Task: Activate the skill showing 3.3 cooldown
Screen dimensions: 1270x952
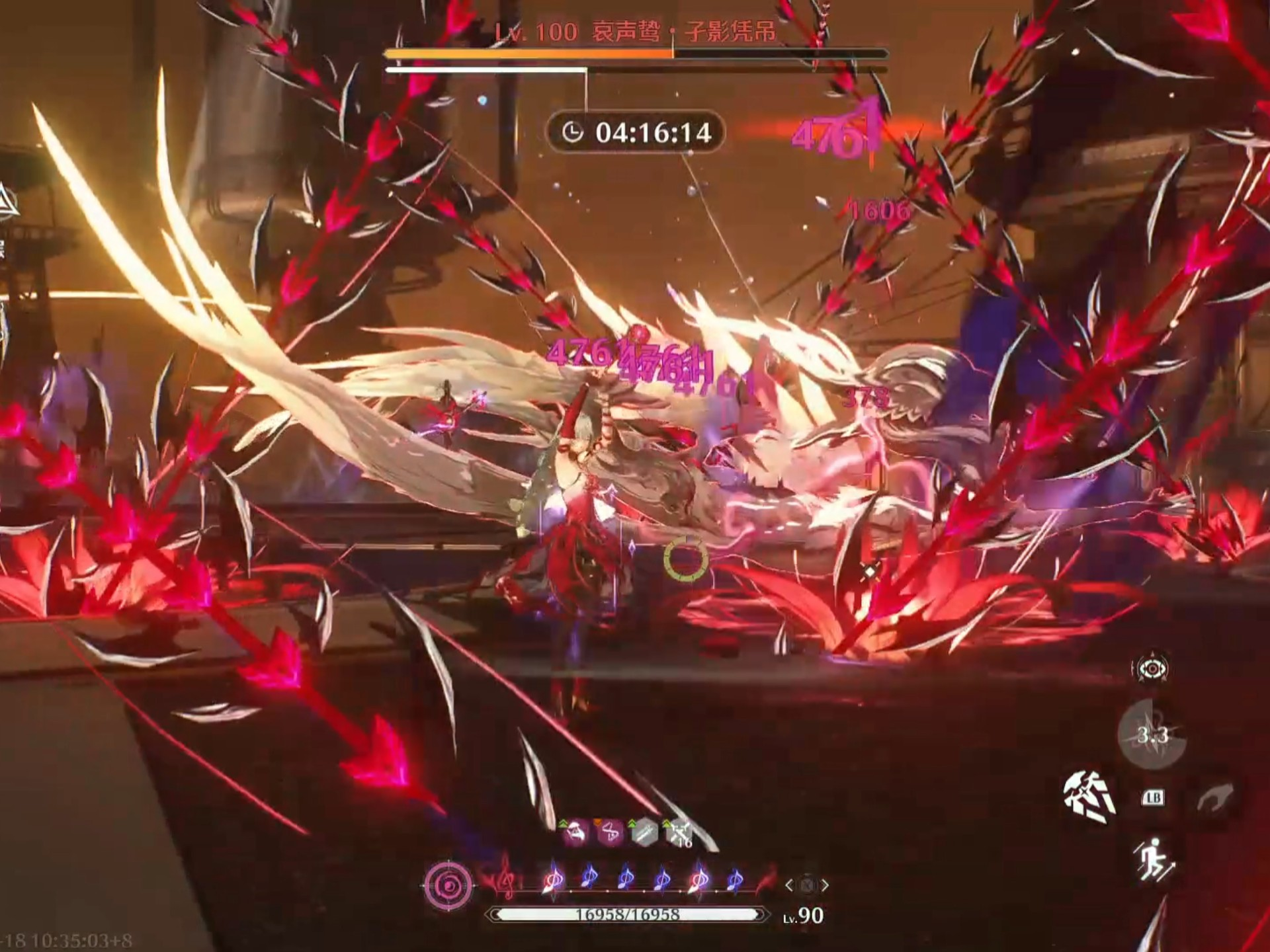Action: click(x=1152, y=735)
